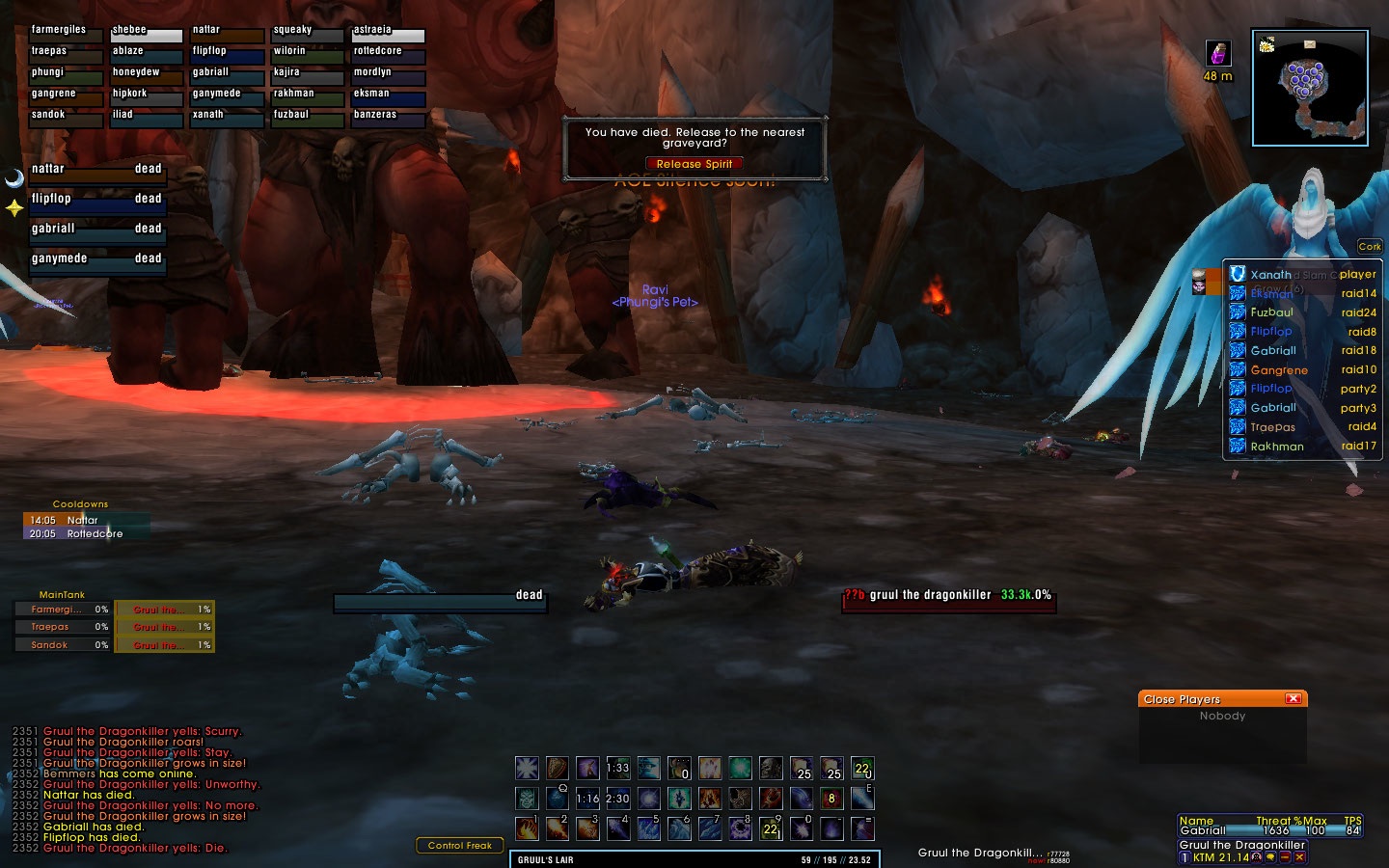Close the KTM threat meter with X
Viewport: 1389px width, 868px height.
1300,857
